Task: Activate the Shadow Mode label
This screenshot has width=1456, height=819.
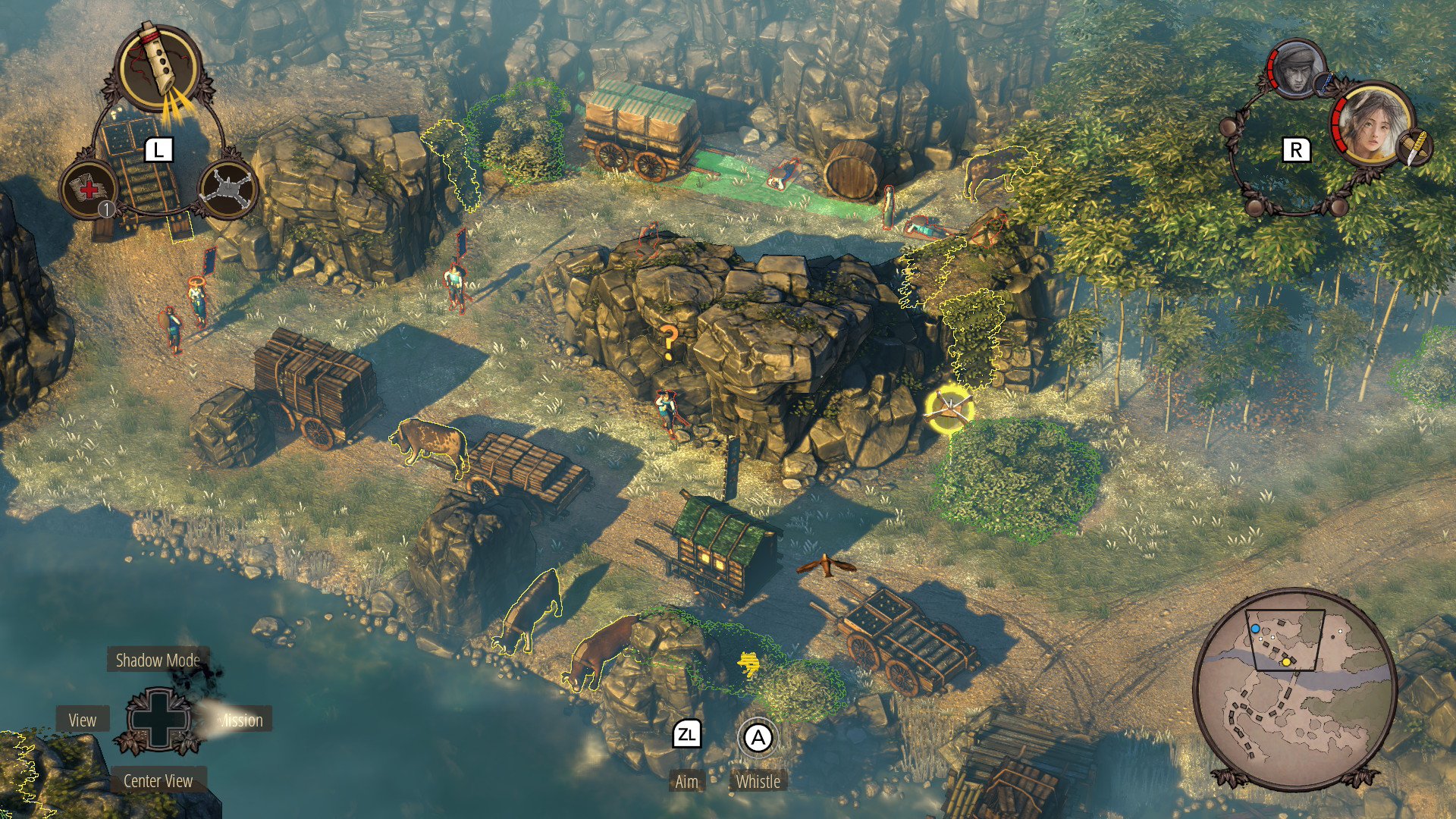Action: pos(158,661)
